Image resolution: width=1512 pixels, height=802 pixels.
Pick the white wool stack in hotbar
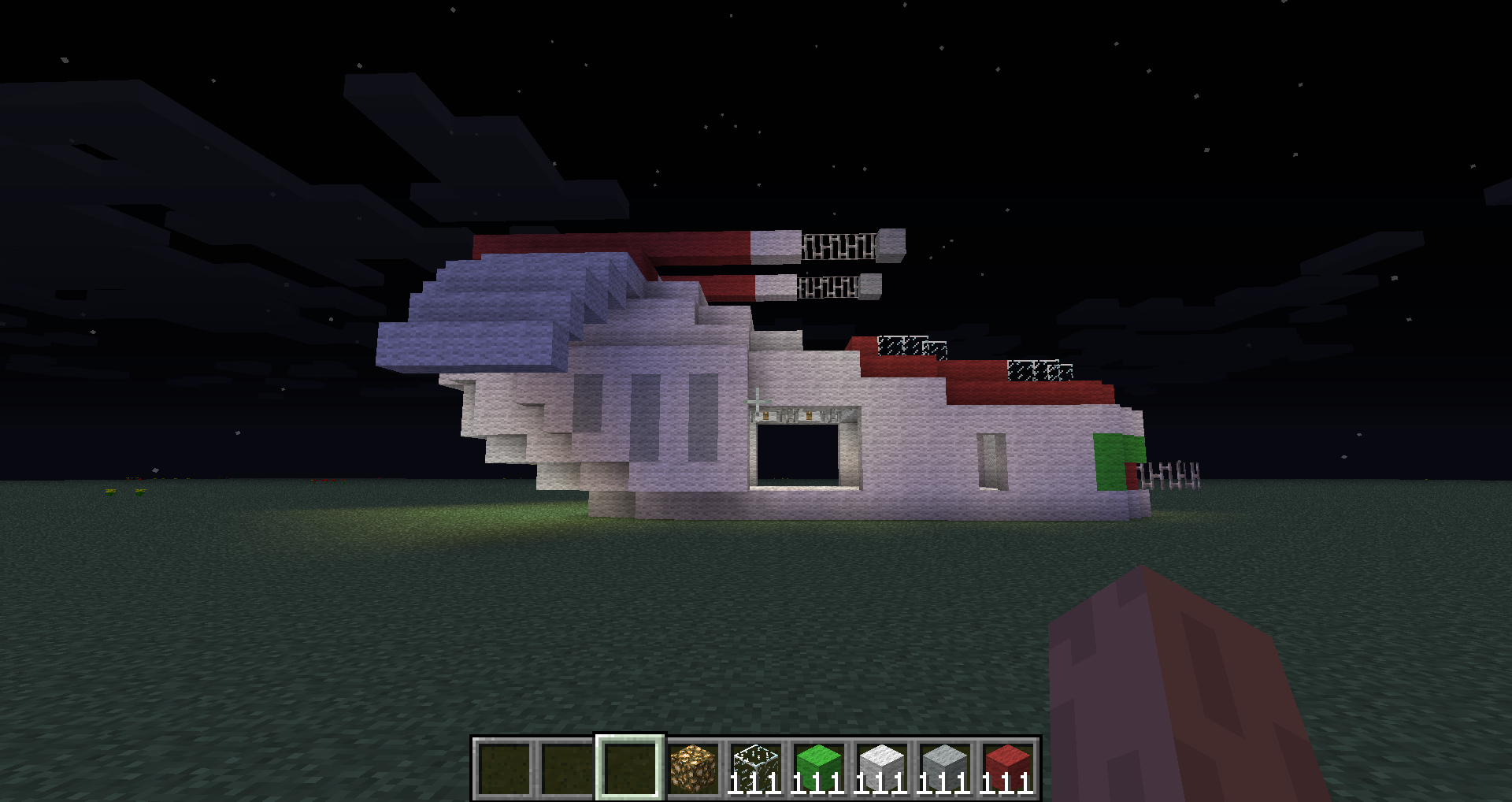point(882,768)
